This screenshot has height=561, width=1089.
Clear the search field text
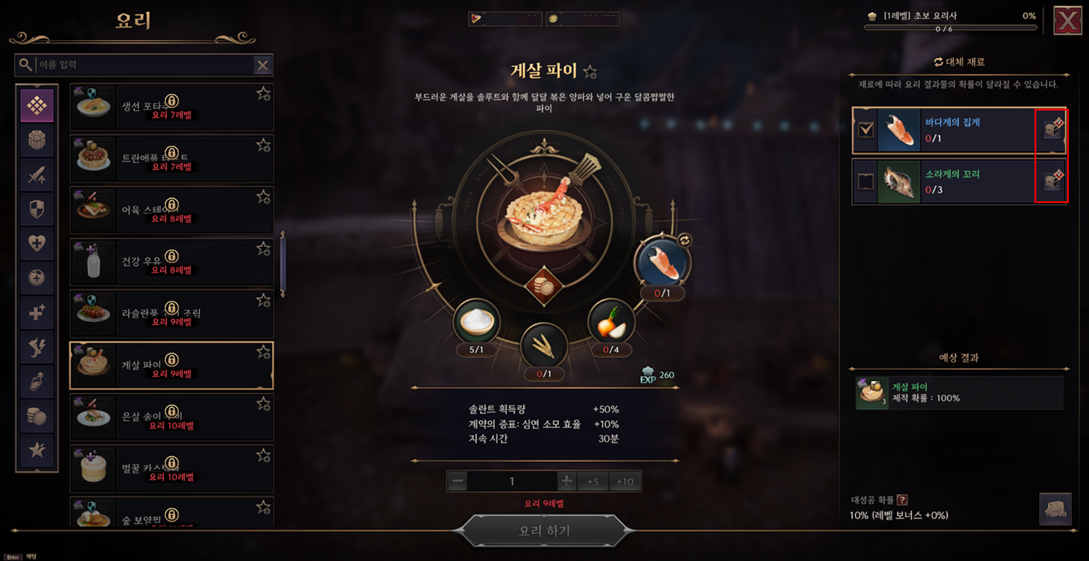[262, 65]
